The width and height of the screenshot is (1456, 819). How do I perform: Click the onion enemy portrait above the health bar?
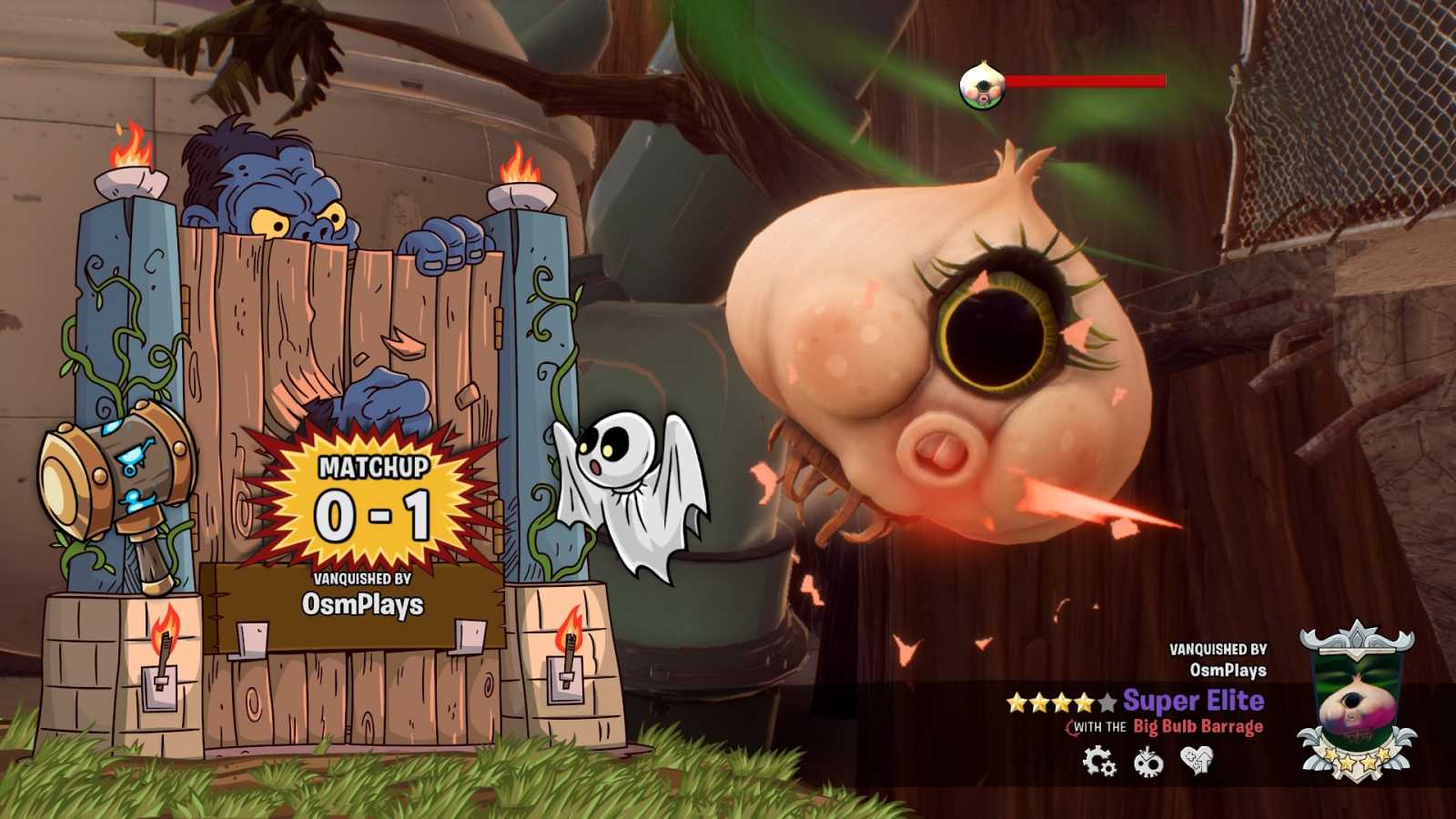point(982,86)
